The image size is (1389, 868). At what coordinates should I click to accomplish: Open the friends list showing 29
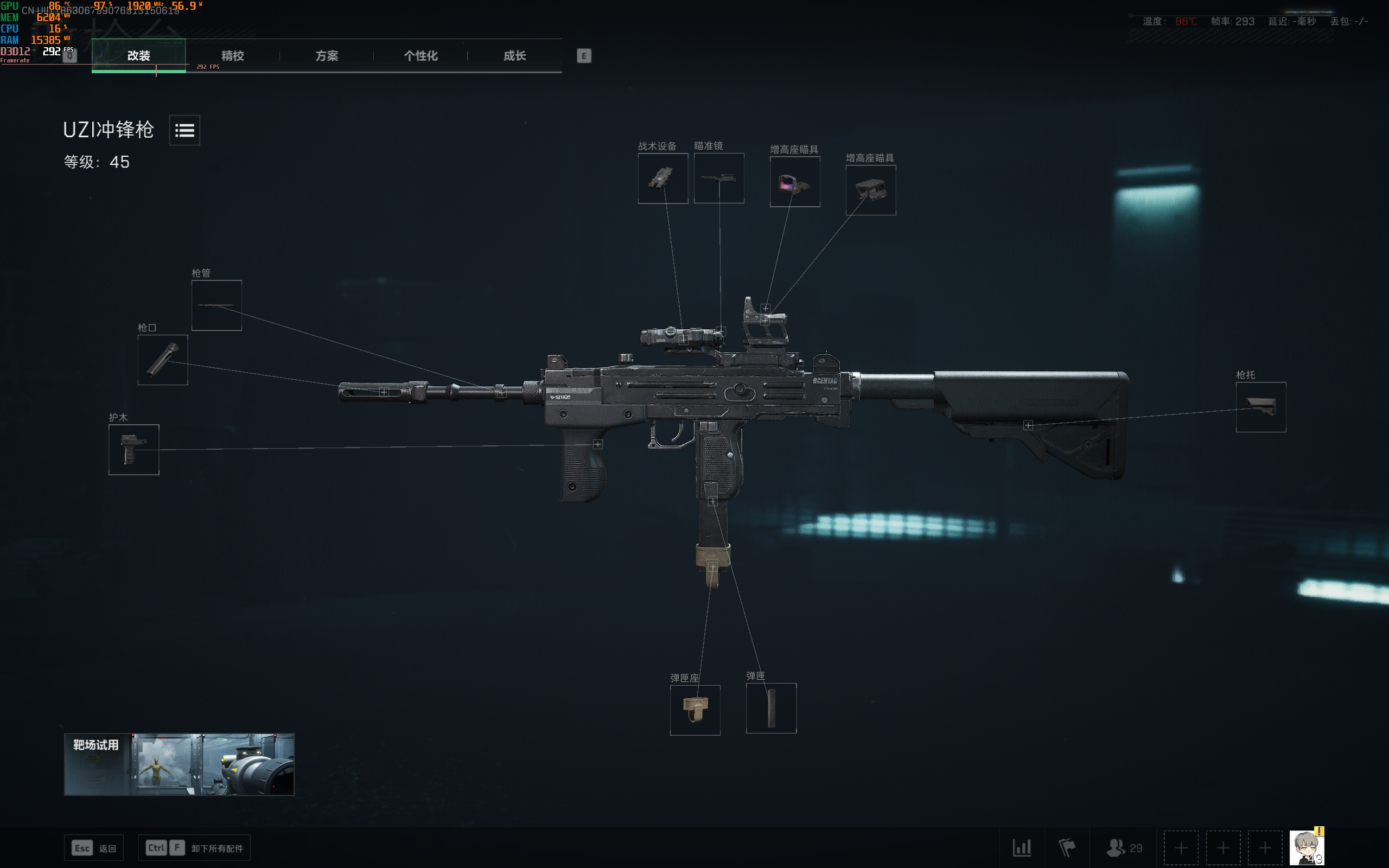click(1124, 847)
